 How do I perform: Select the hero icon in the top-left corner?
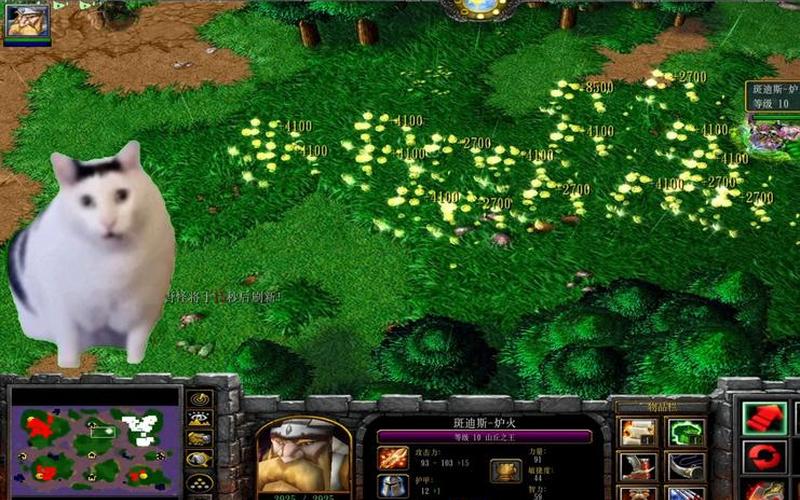[x=27, y=21]
